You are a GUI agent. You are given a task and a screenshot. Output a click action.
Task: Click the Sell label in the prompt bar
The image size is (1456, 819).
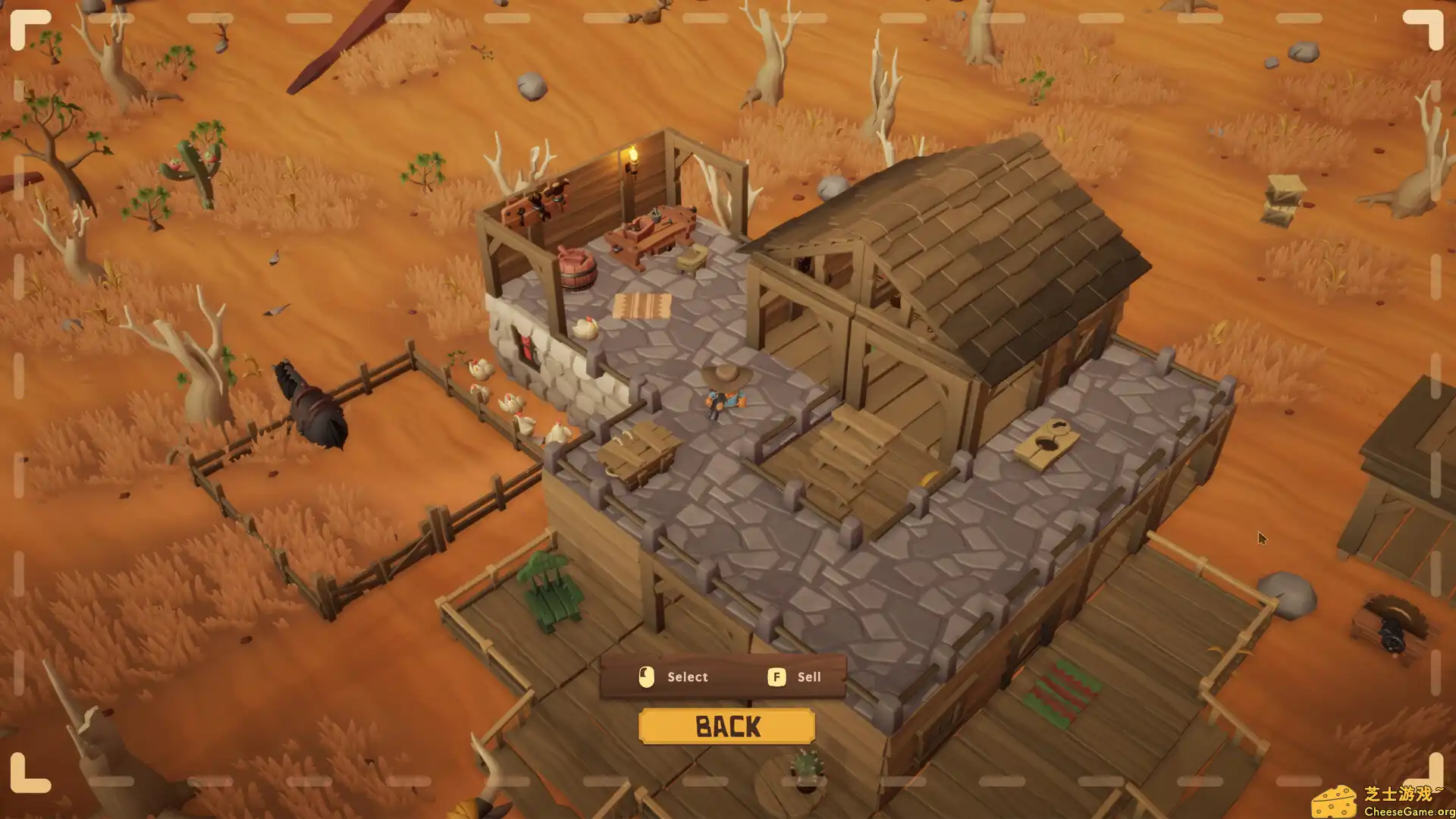(808, 676)
